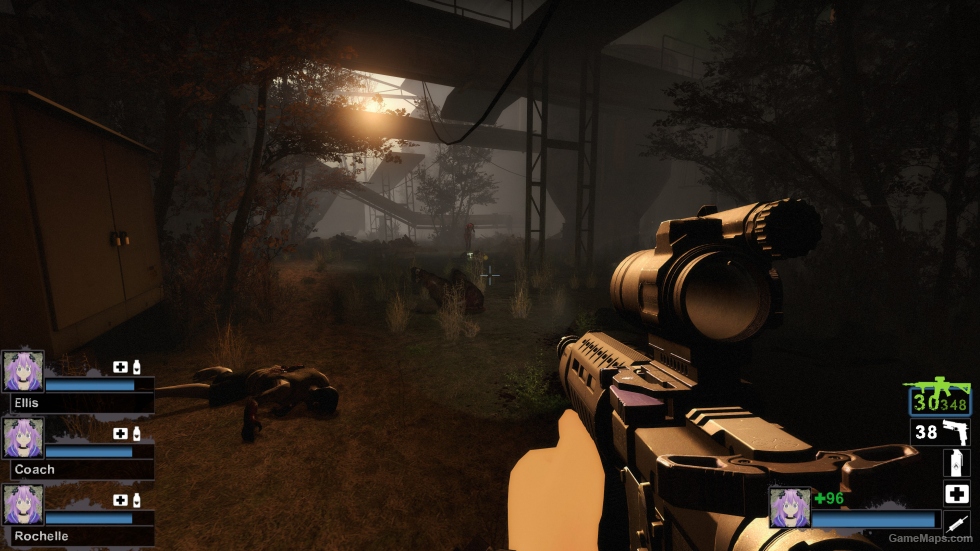This screenshot has height=551, width=980.
Task: Click Ellis's first aid kit icon
Action: (x=120, y=367)
